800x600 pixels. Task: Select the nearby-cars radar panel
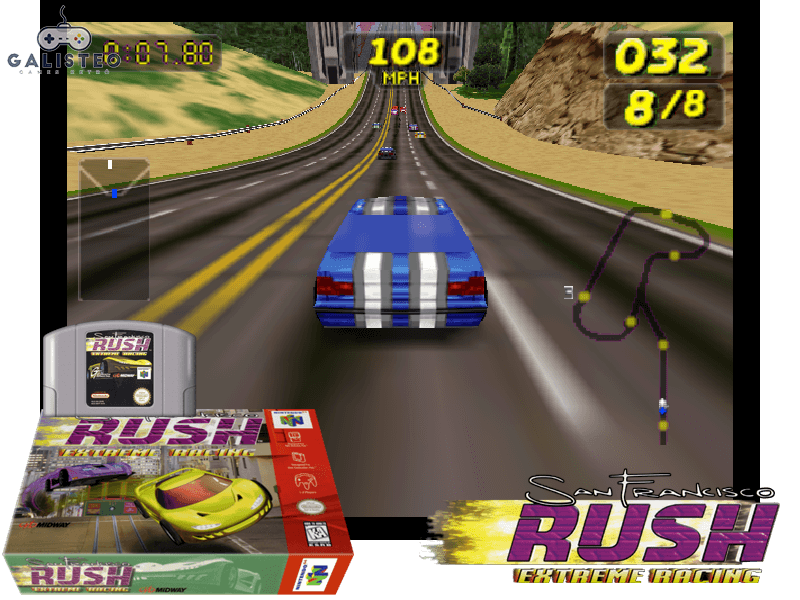point(113,228)
